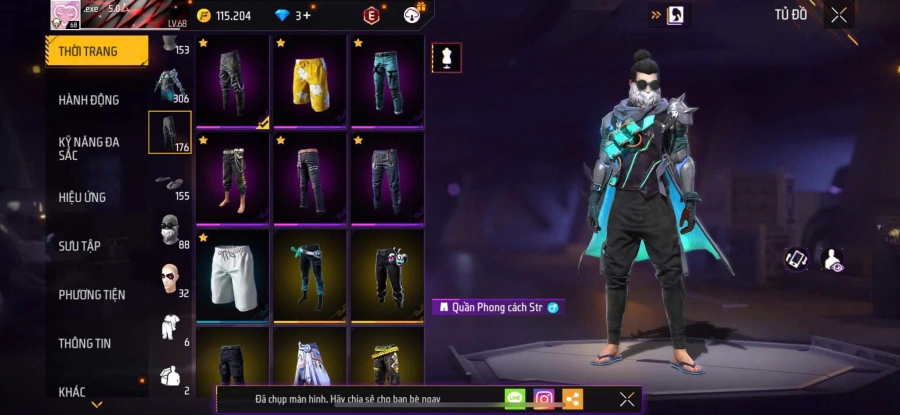900x415 pixels.
Task: Share the screenshot to Instagram
Action: click(x=543, y=399)
